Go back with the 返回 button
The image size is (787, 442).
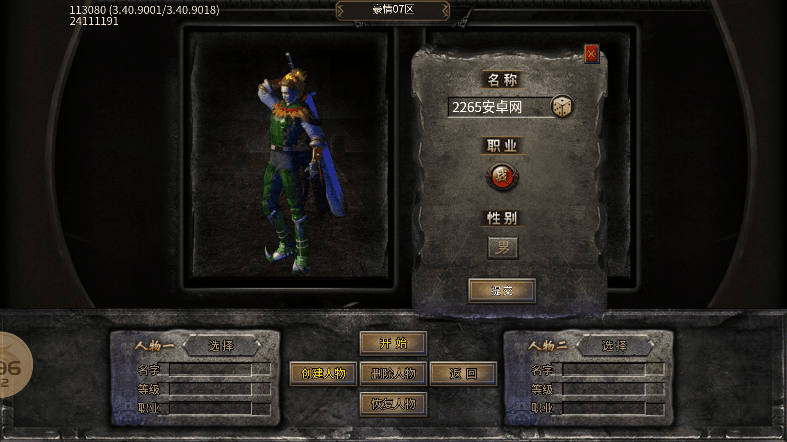click(x=463, y=374)
